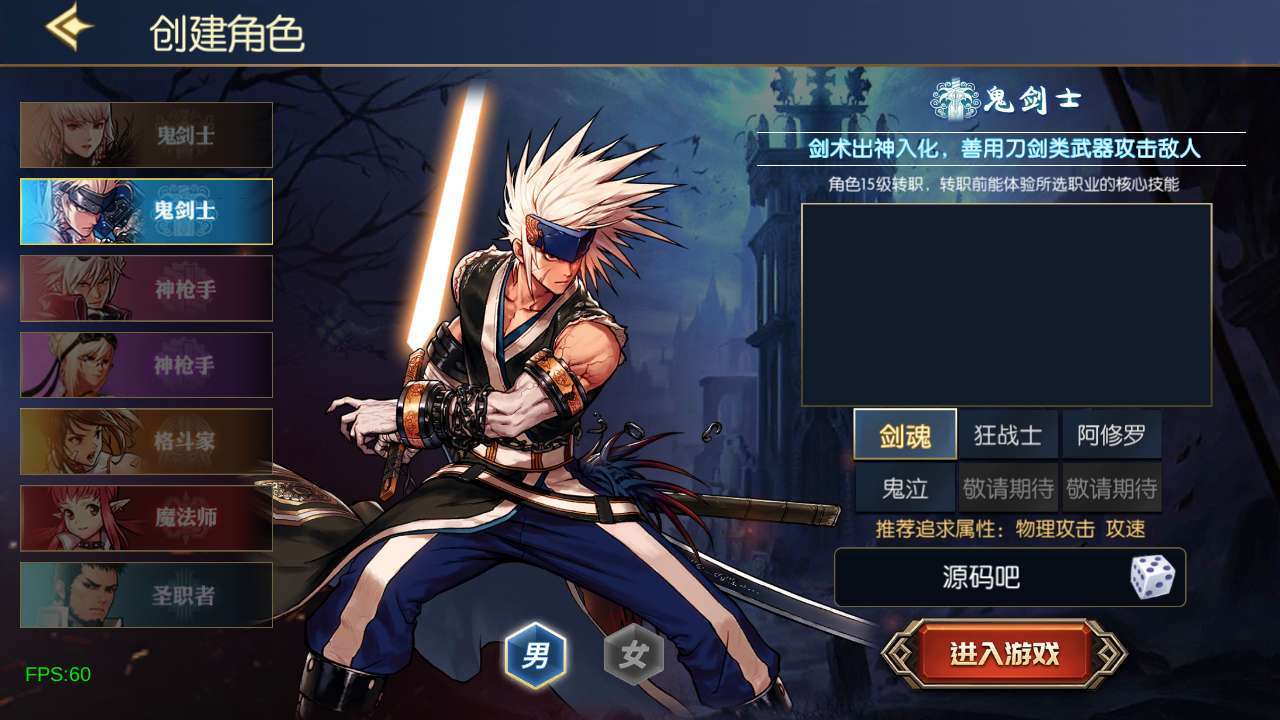Select the top female 鬼剑士 portrait
Screen dimensions: 1280x720
(x=145, y=135)
